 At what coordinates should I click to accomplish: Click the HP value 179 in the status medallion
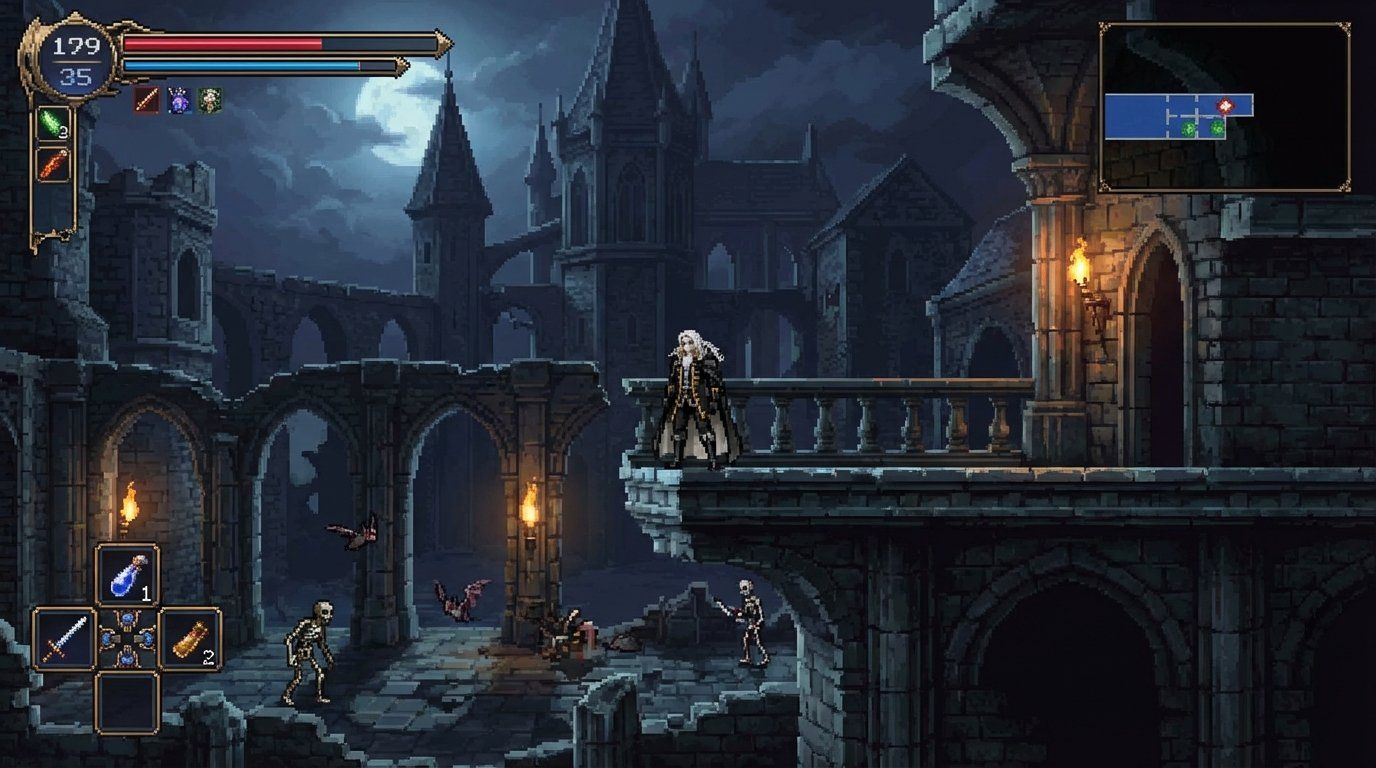pyautogui.click(x=78, y=45)
